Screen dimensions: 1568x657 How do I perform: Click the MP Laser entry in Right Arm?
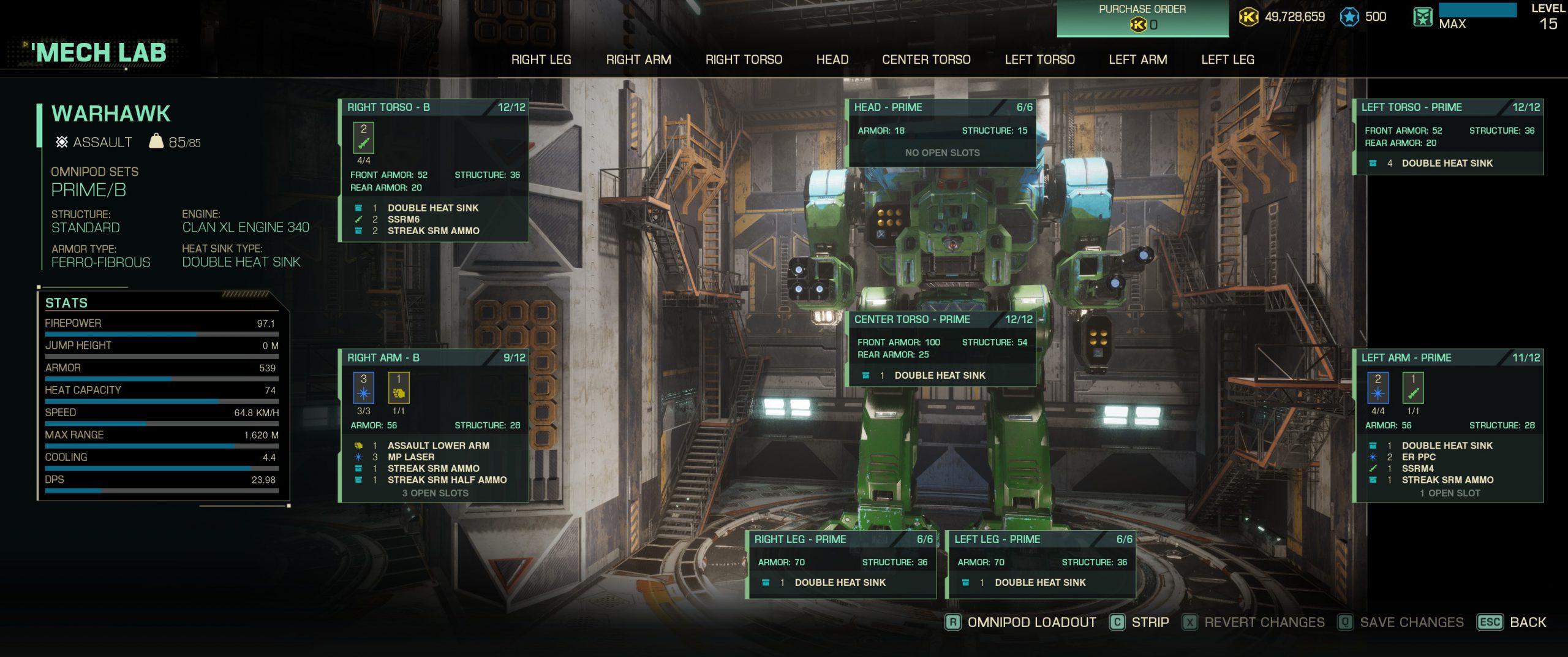411,457
